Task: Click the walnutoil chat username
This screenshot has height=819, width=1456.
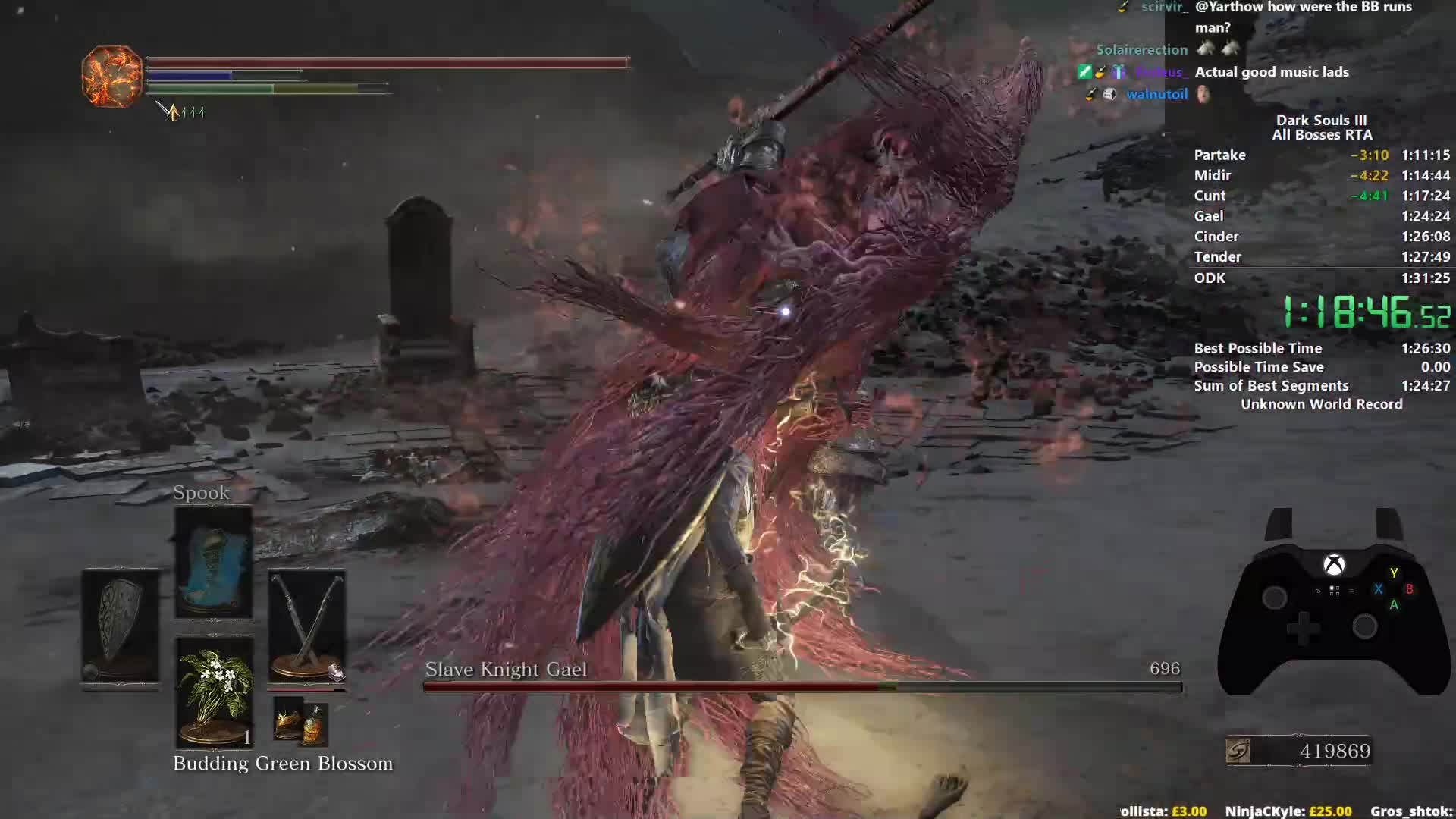Action: click(1156, 94)
